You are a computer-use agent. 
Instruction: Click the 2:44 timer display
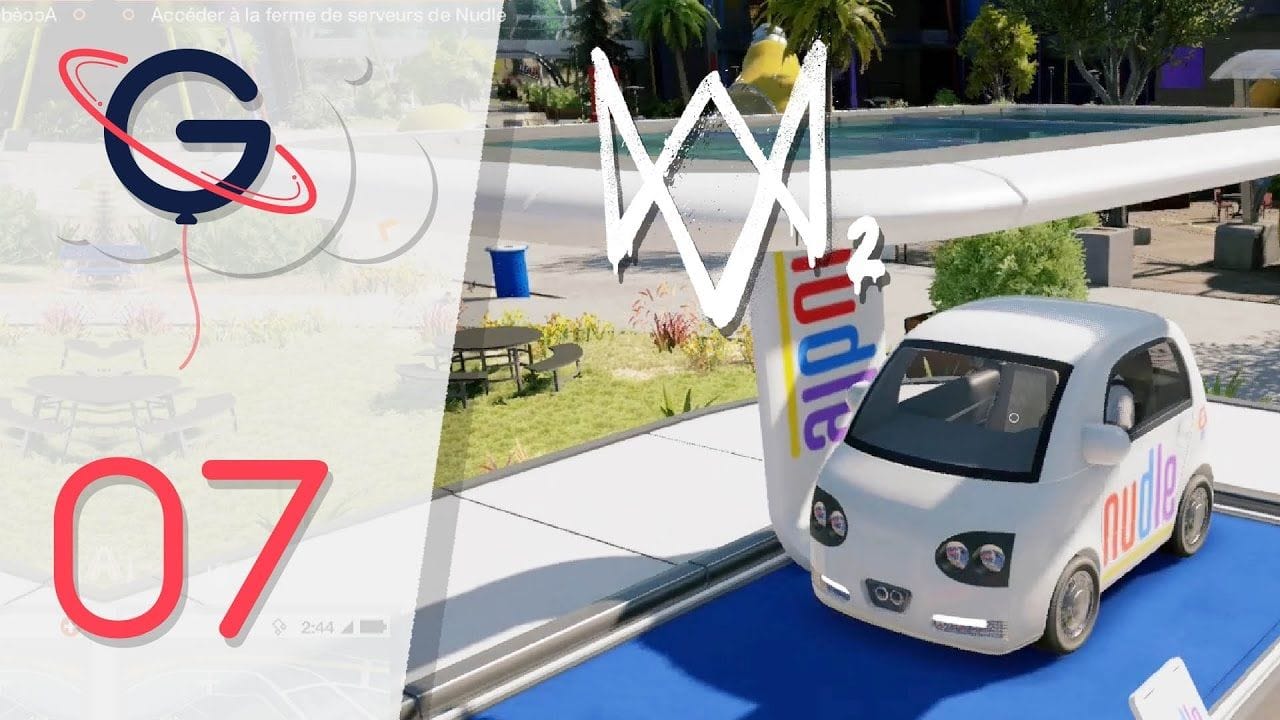click(x=318, y=627)
